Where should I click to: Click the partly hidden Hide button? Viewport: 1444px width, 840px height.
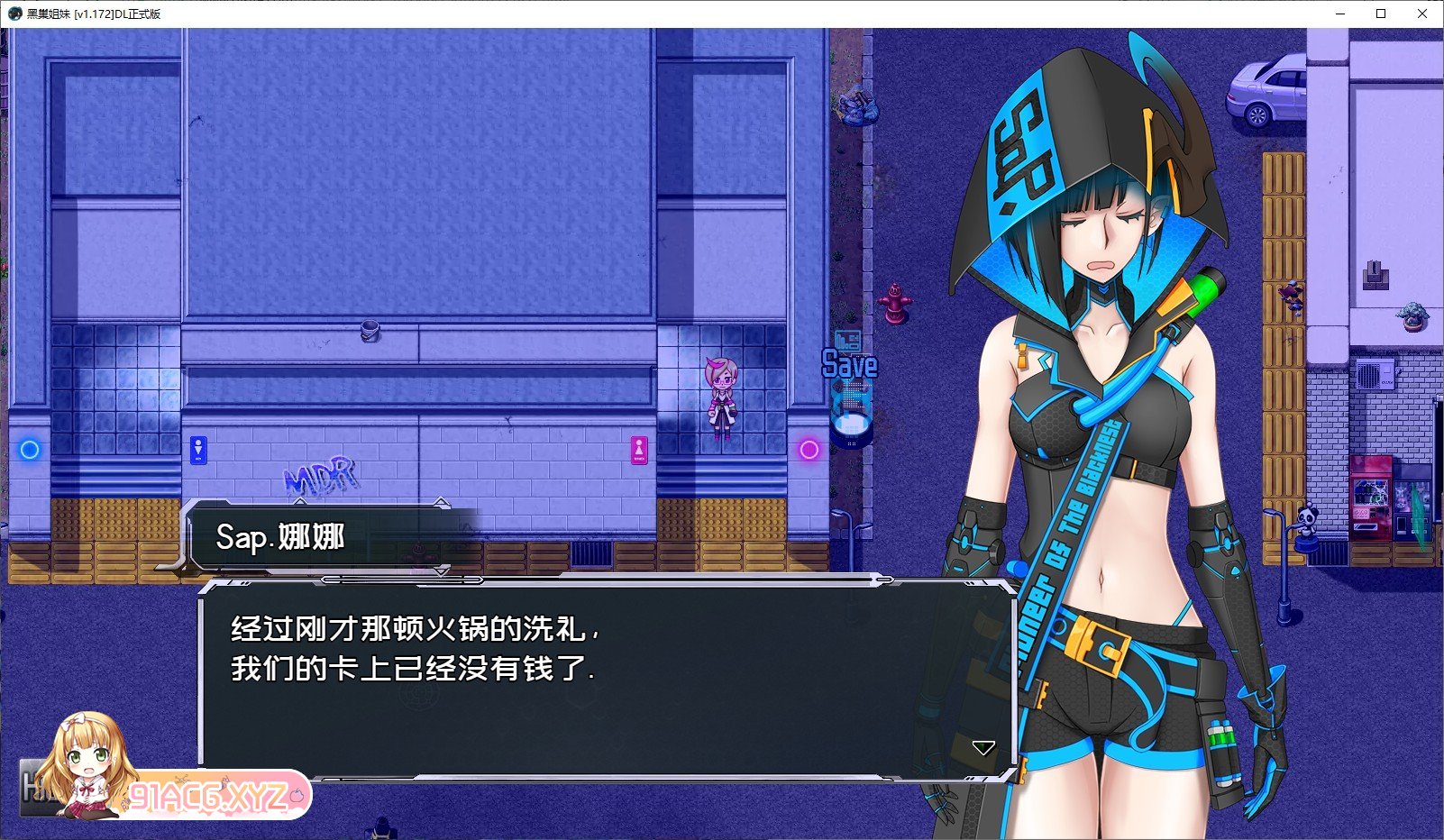point(35,787)
